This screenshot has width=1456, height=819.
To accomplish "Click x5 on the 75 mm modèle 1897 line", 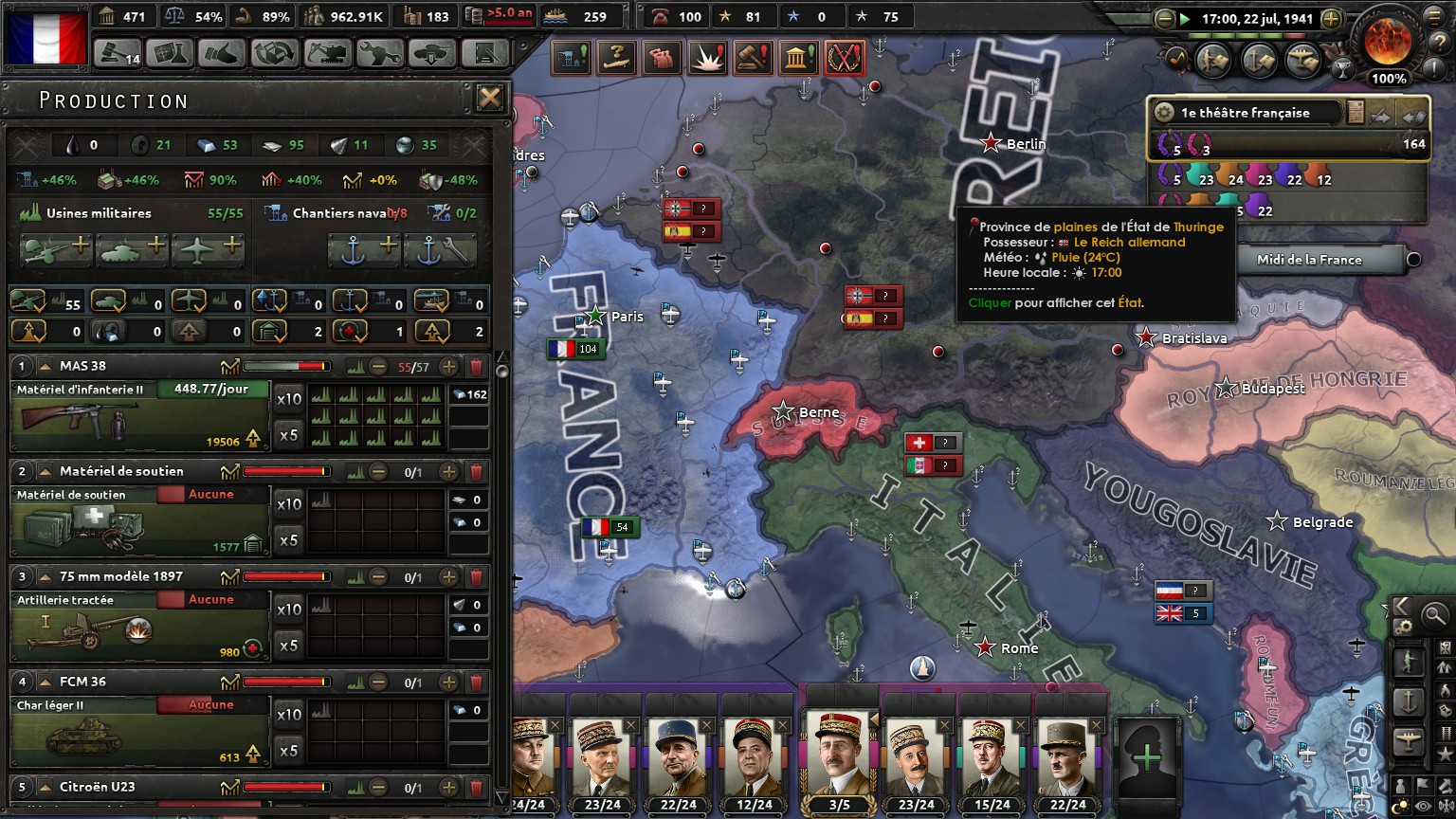I will tap(289, 646).
